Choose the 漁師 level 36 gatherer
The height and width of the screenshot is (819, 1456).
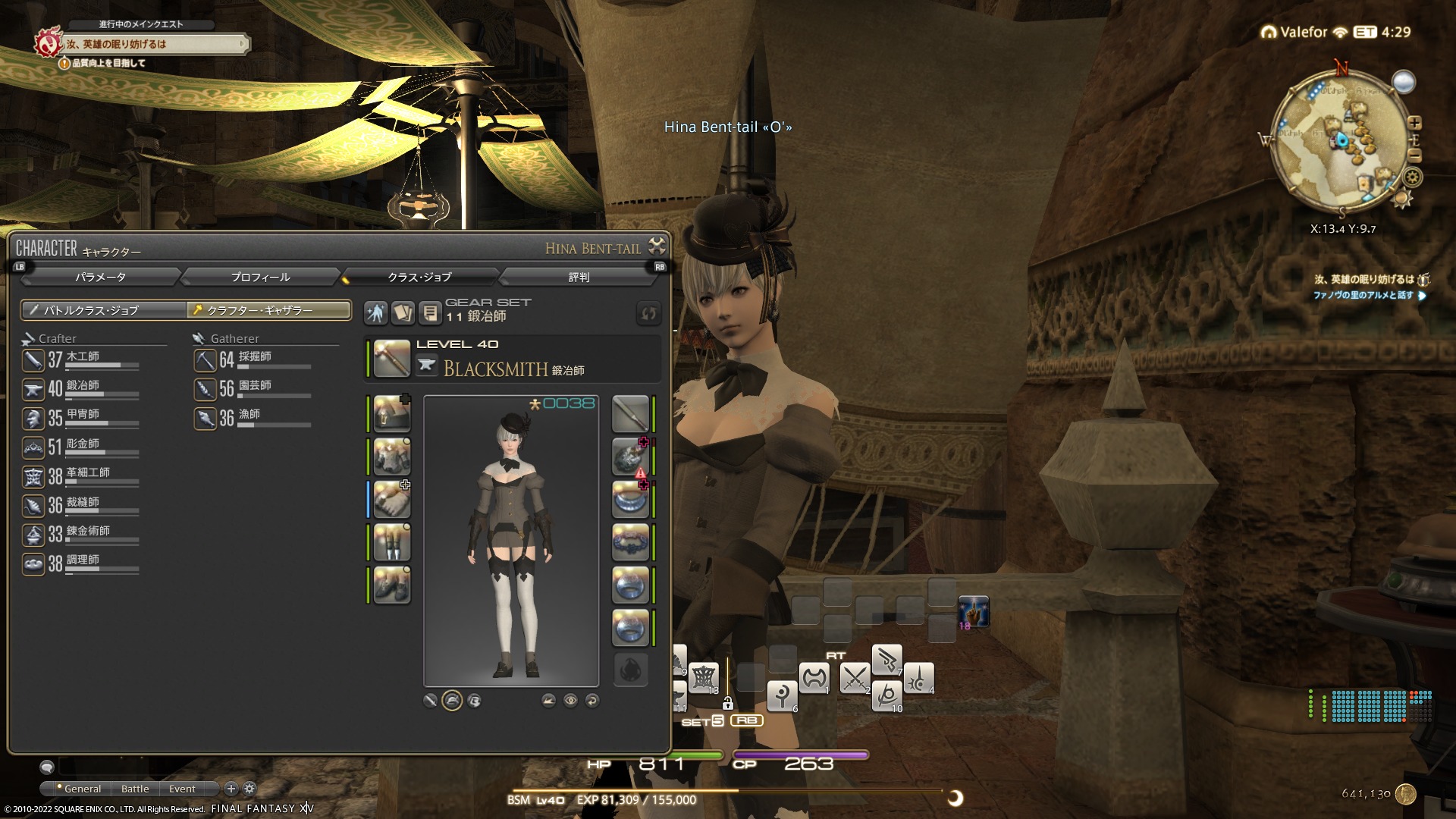(x=253, y=417)
